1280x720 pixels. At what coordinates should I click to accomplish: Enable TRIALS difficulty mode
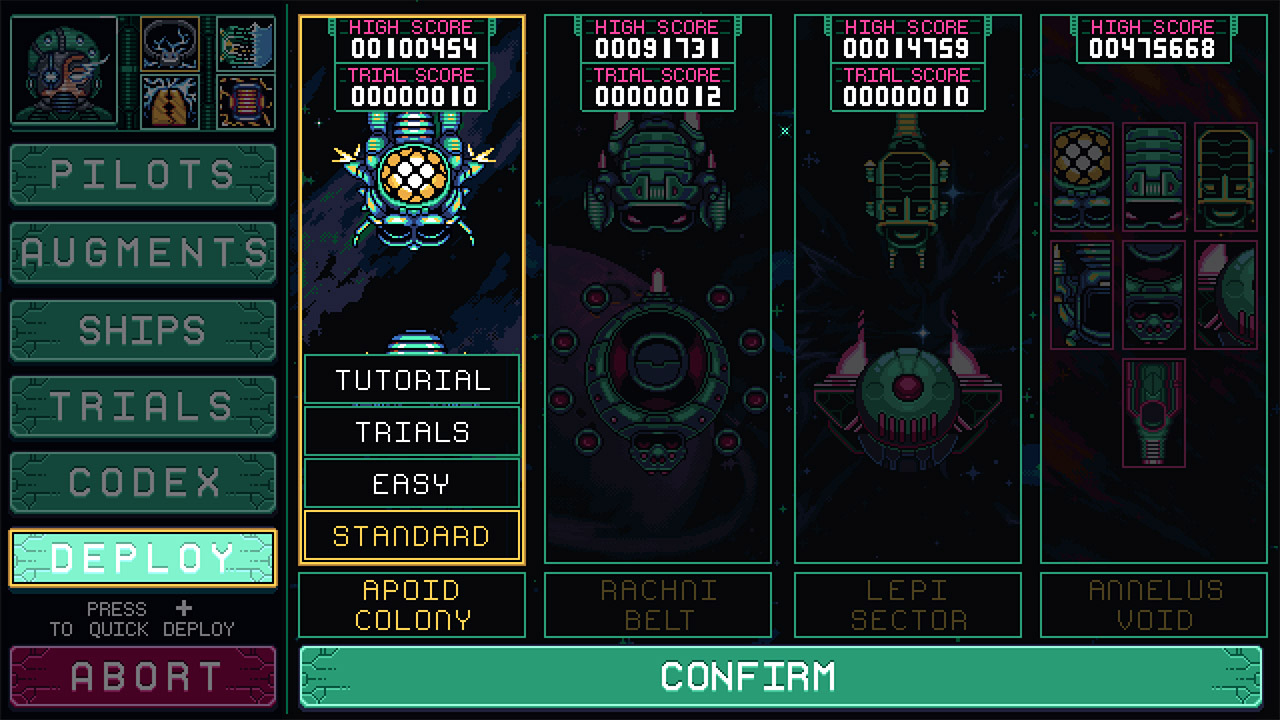click(411, 431)
